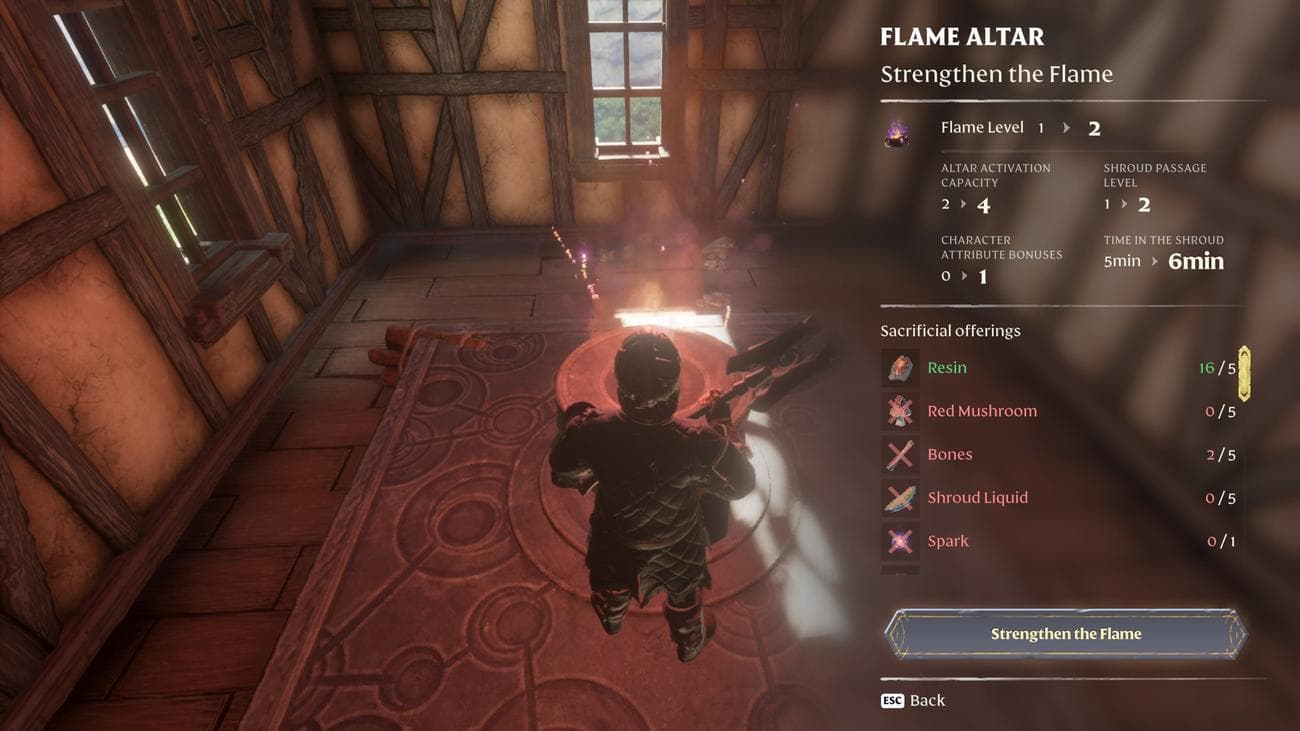Screen dimensions: 1300x731
Task: Click the purple Flame Level icon
Action: 897,132
